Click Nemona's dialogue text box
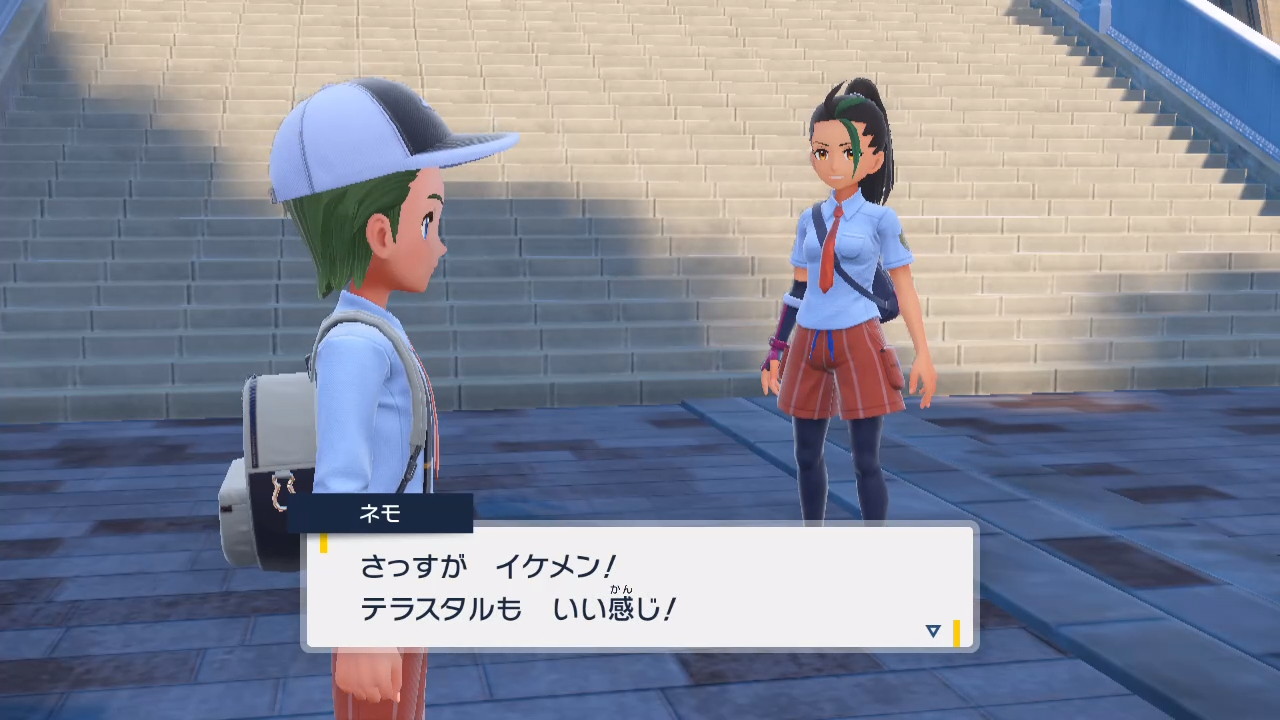 [640, 588]
